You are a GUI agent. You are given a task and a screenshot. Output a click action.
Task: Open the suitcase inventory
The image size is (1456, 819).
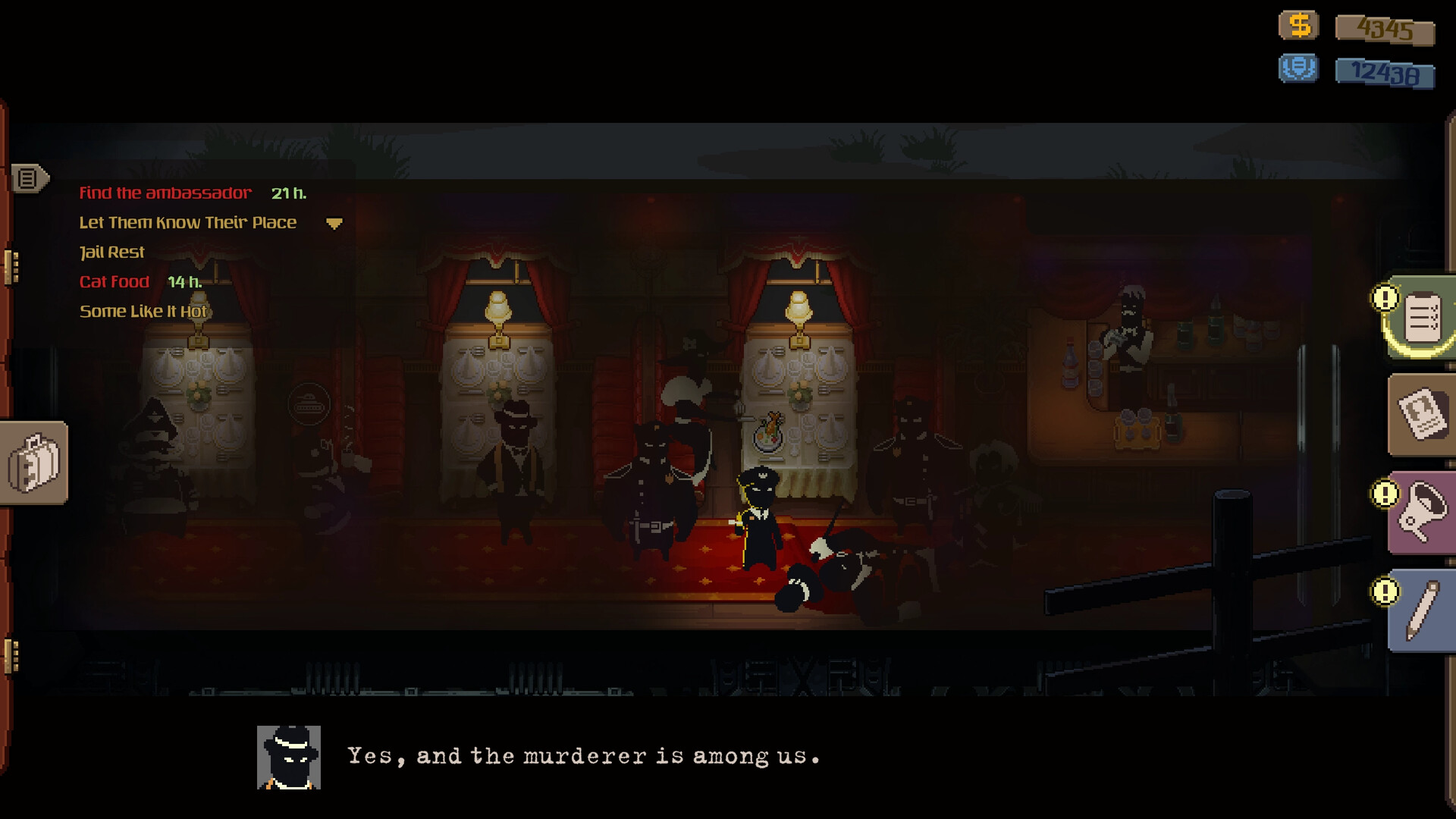click(x=34, y=463)
